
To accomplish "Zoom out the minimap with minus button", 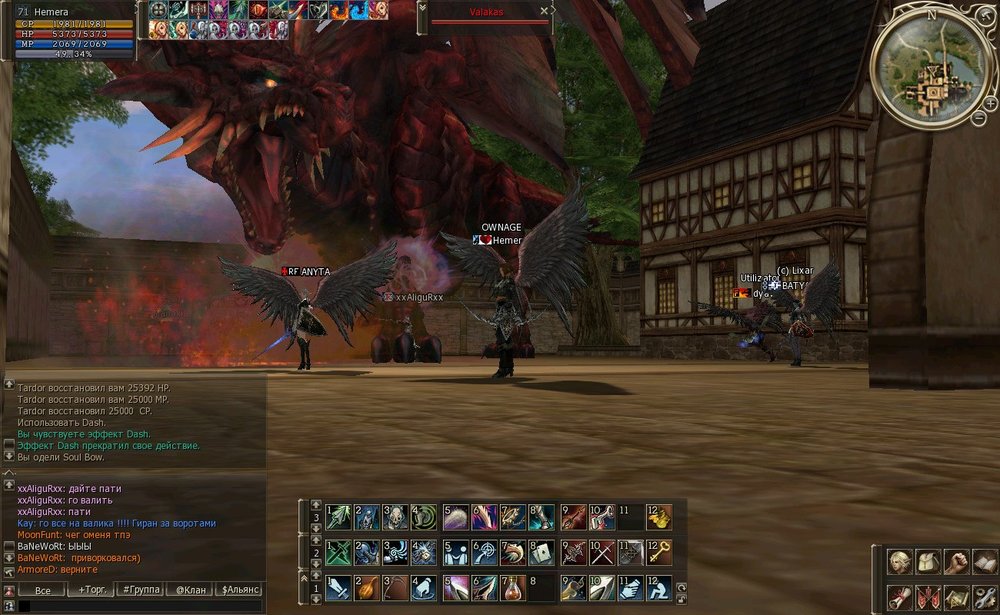I will tap(979, 118).
